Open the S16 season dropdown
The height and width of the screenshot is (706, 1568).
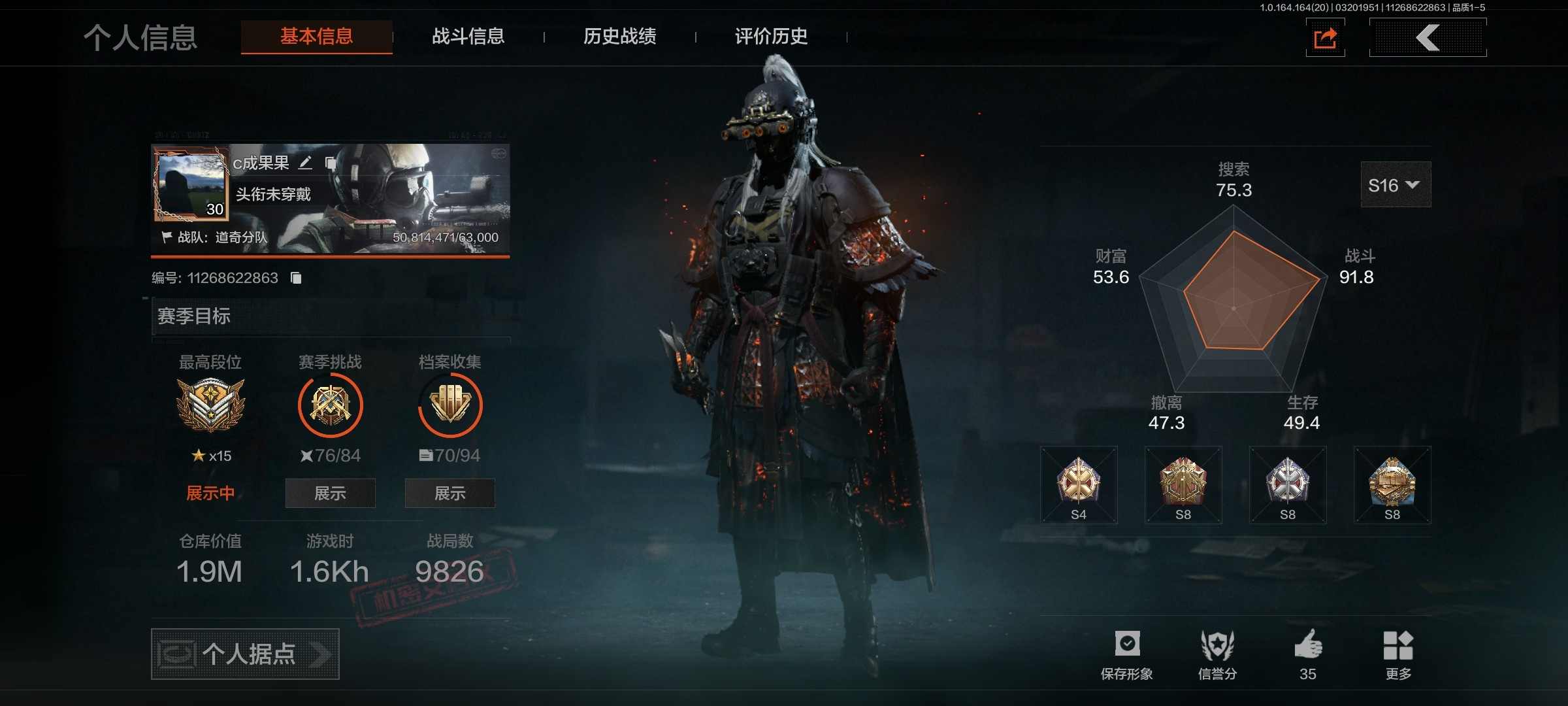pos(1395,185)
